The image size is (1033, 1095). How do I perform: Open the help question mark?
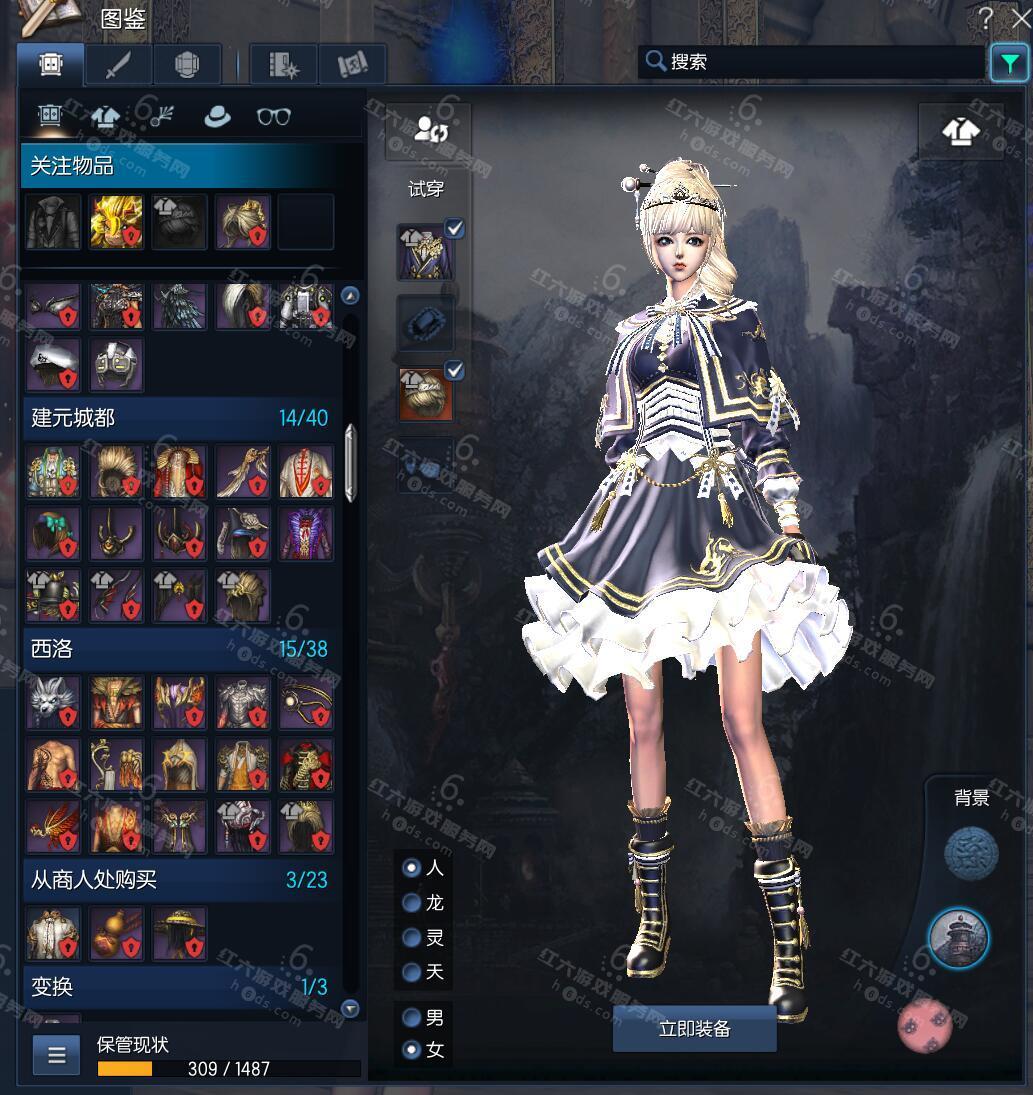[x=986, y=18]
